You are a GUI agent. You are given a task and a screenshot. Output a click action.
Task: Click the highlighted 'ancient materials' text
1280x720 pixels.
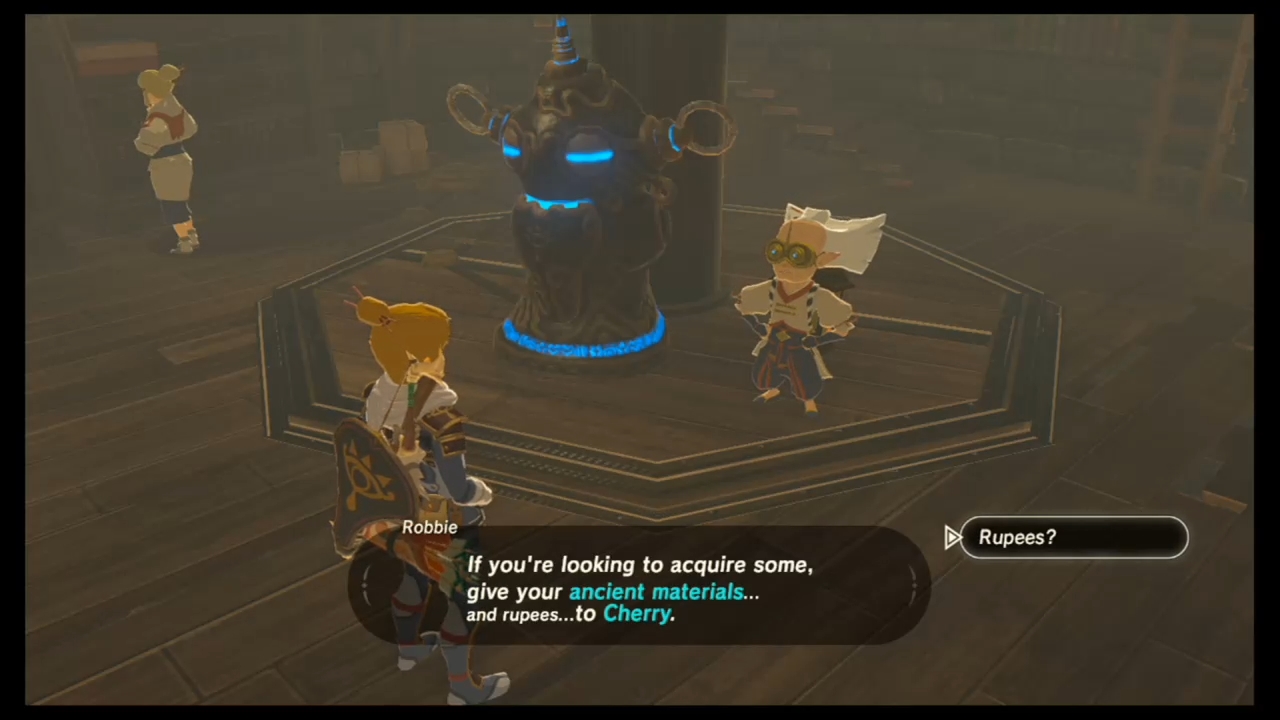point(655,591)
